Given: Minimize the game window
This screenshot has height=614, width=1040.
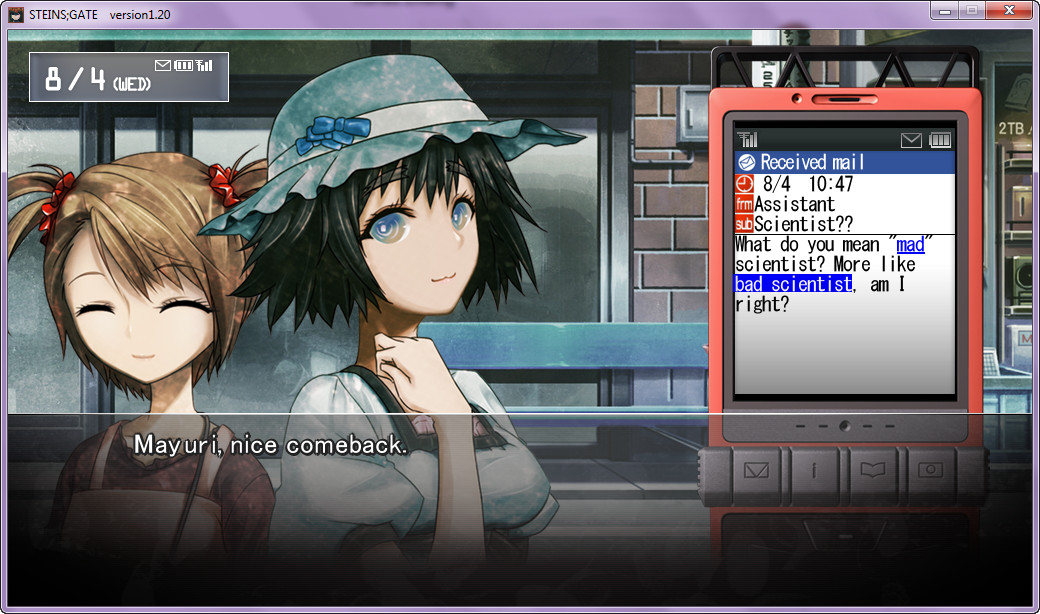Looking at the screenshot, I should coord(945,10).
